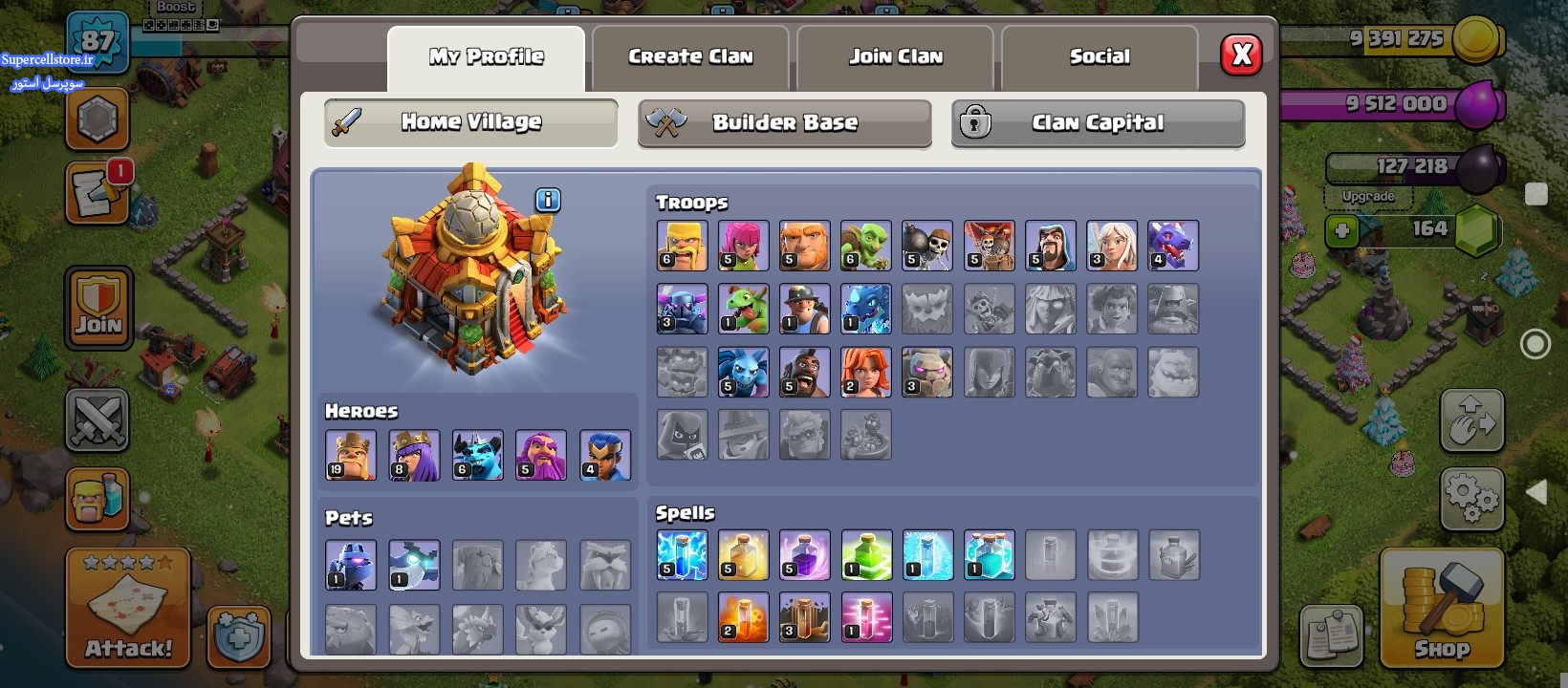View the Clan Capital profile

pyautogui.click(x=1098, y=123)
